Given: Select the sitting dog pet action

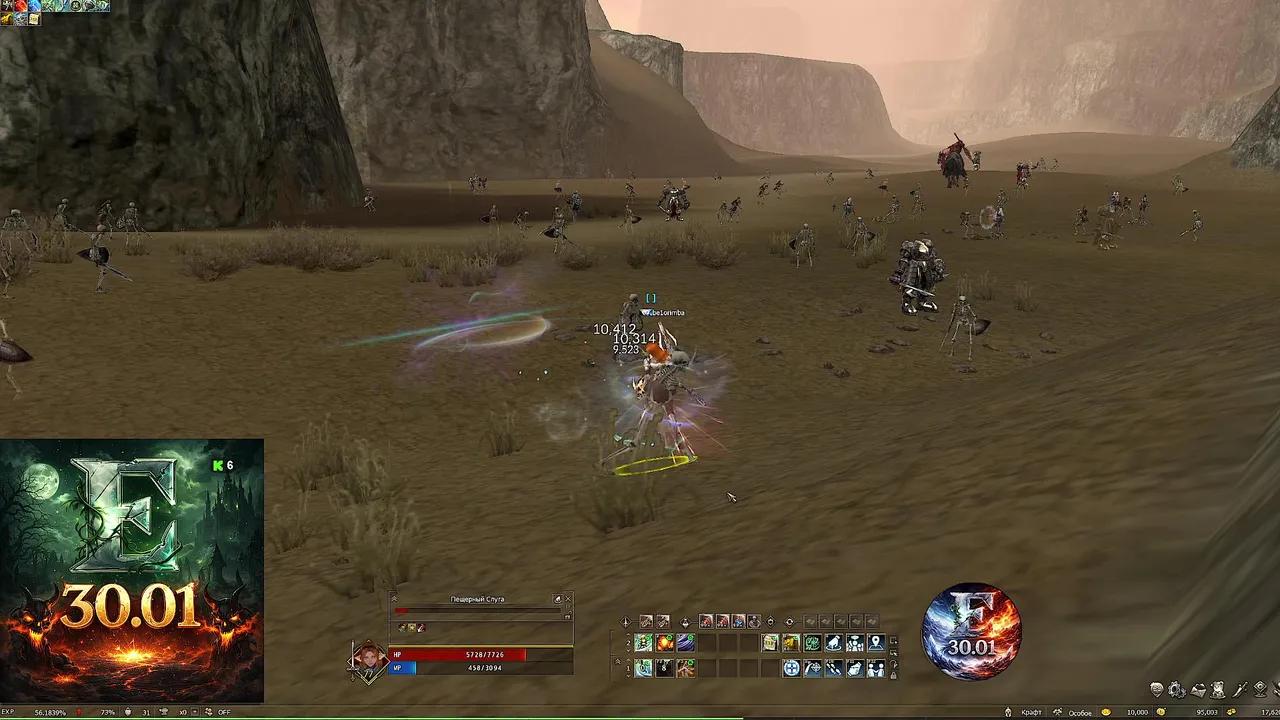Looking at the screenshot, I should (834, 643).
